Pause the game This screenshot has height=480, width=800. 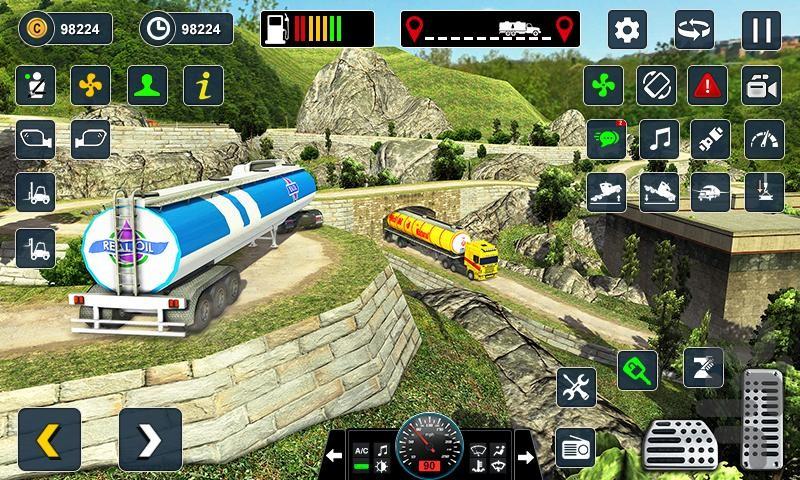(x=761, y=29)
